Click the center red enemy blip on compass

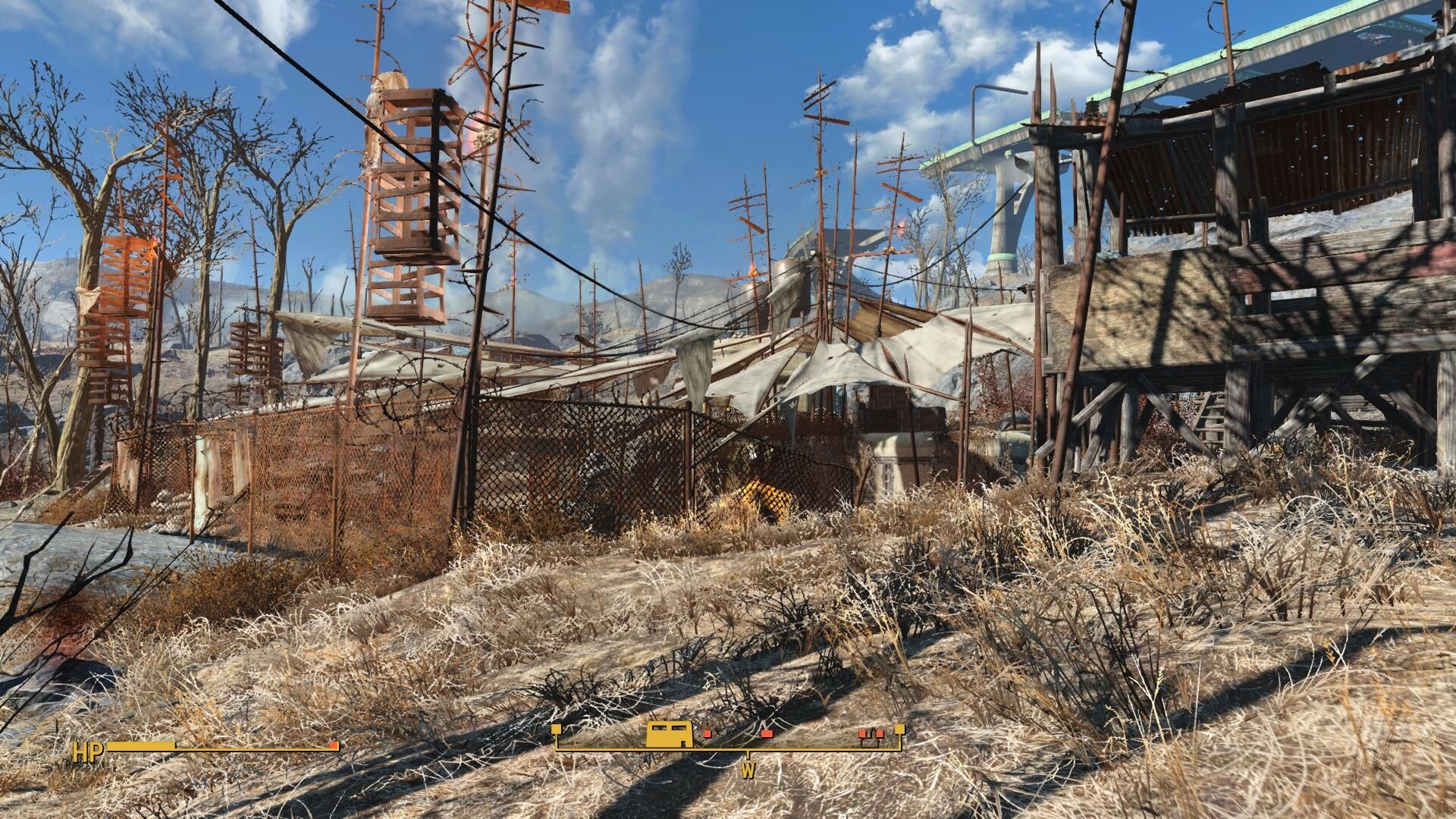pyautogui.click(x=767, y=734)
